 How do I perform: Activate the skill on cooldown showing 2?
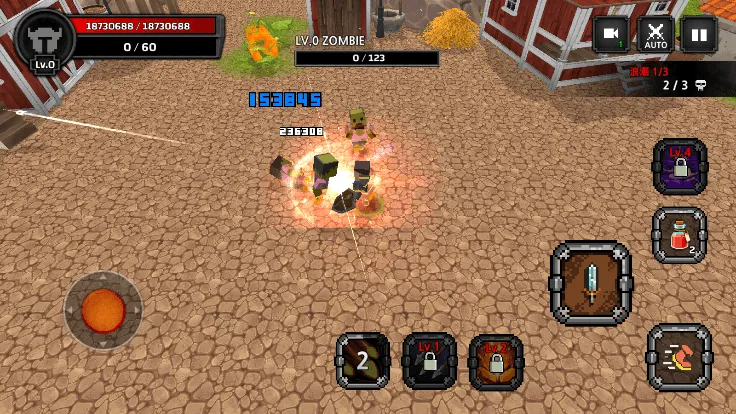click(363, 361)
